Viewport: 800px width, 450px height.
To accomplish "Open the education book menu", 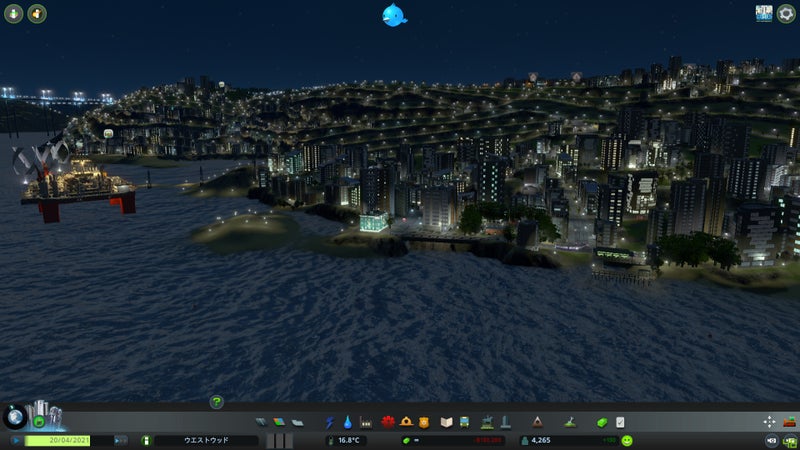I will [447, 422].
